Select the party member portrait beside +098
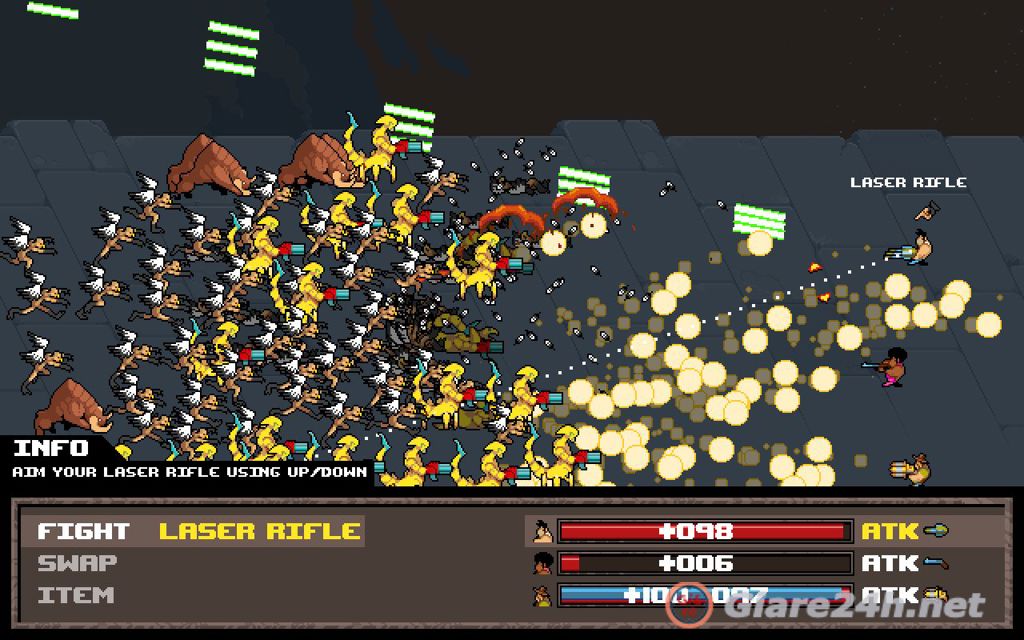The width and height of the screenshot is (1024, 640). 541,531
